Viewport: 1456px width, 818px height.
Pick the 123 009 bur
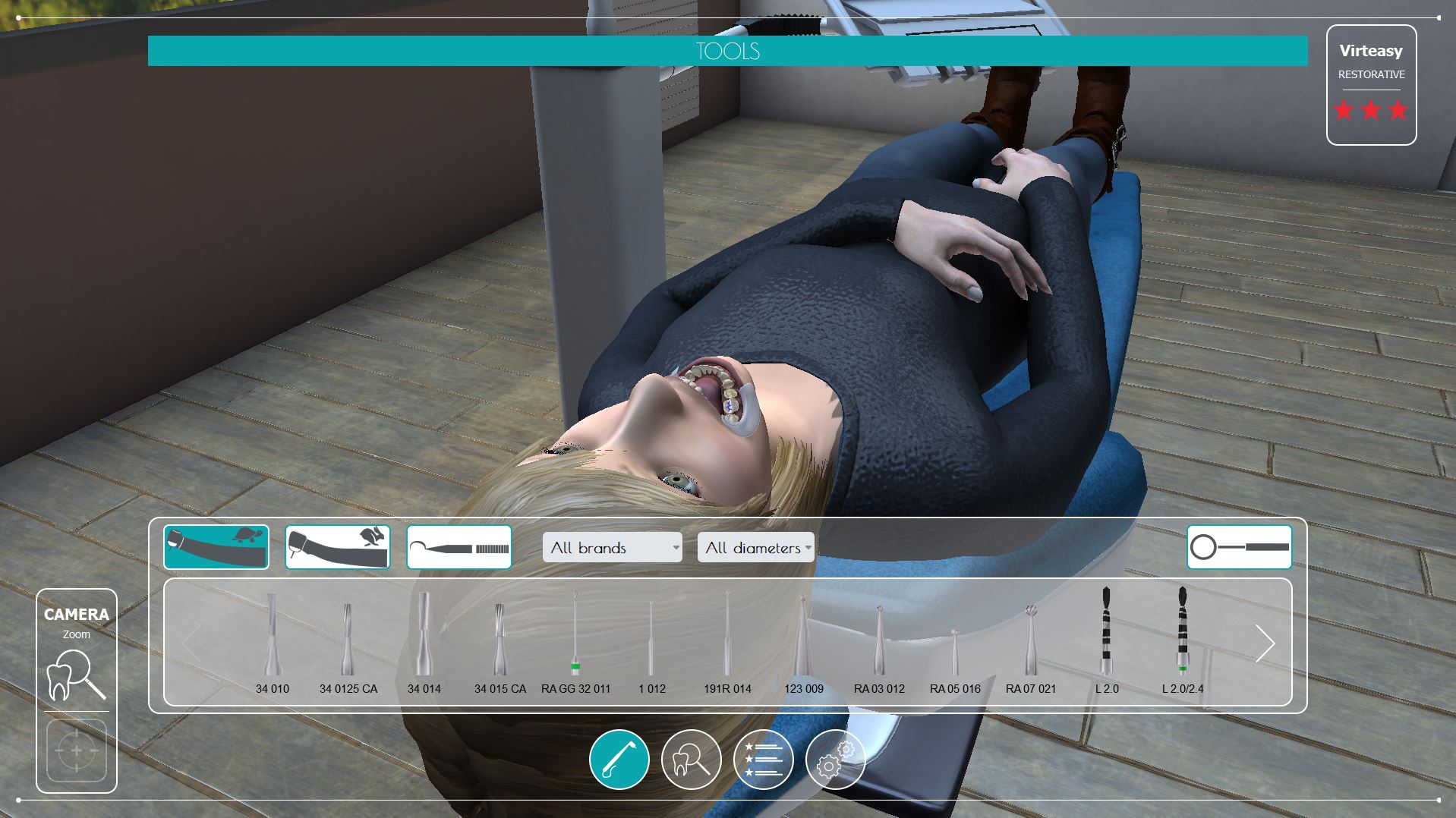[x=803, y=641]
